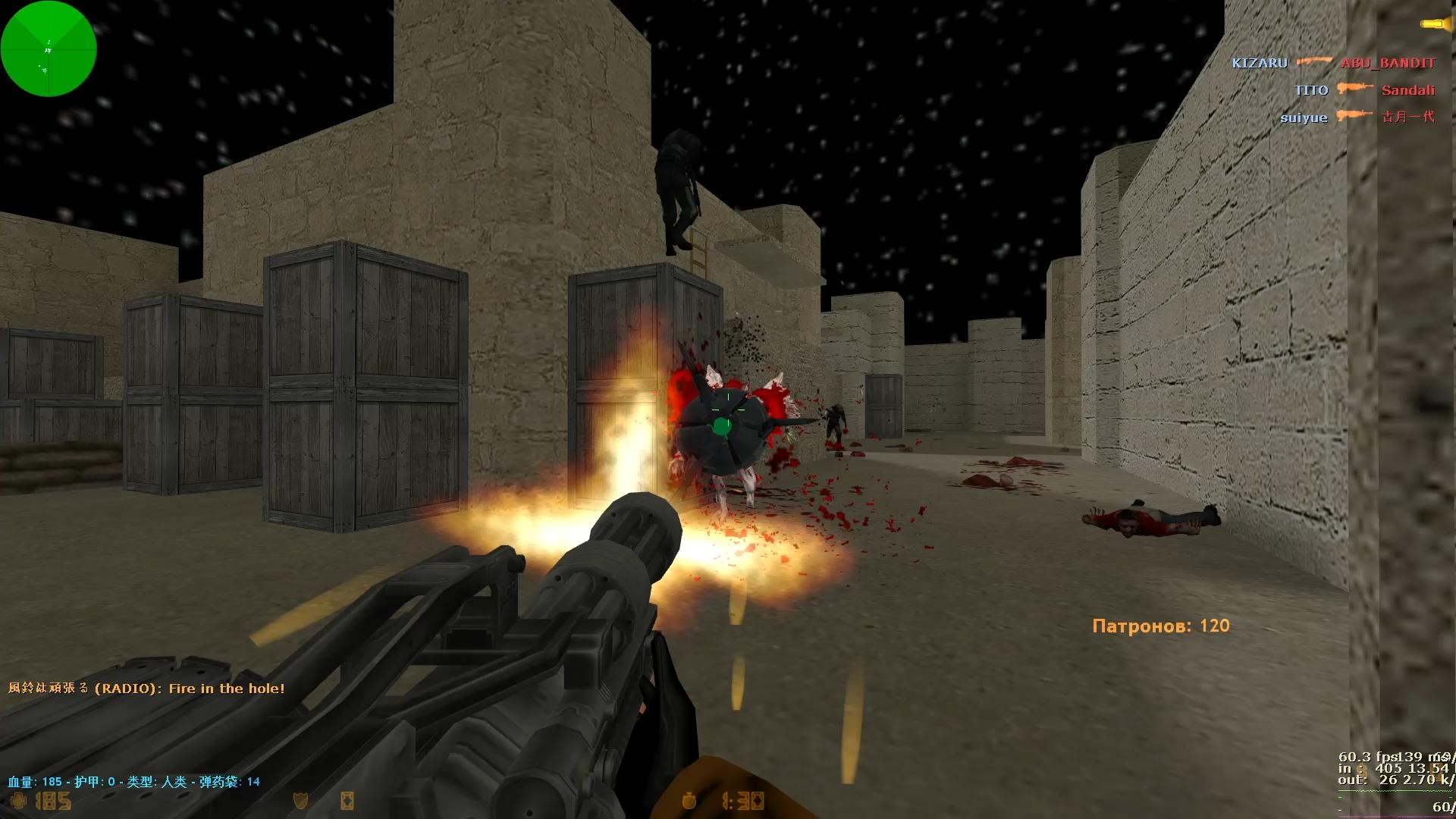1456x819 pixels.
Task: Click the health cross icon
Action: click(x=18, y=801)
